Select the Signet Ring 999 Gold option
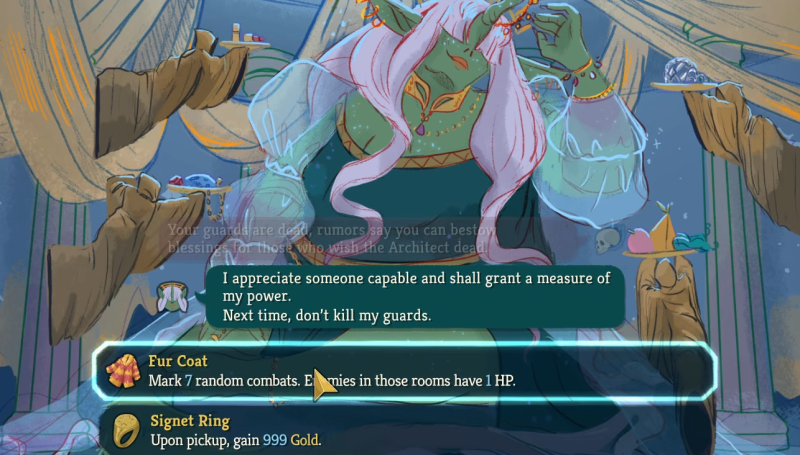800x455 pixels. click(404, 431)
